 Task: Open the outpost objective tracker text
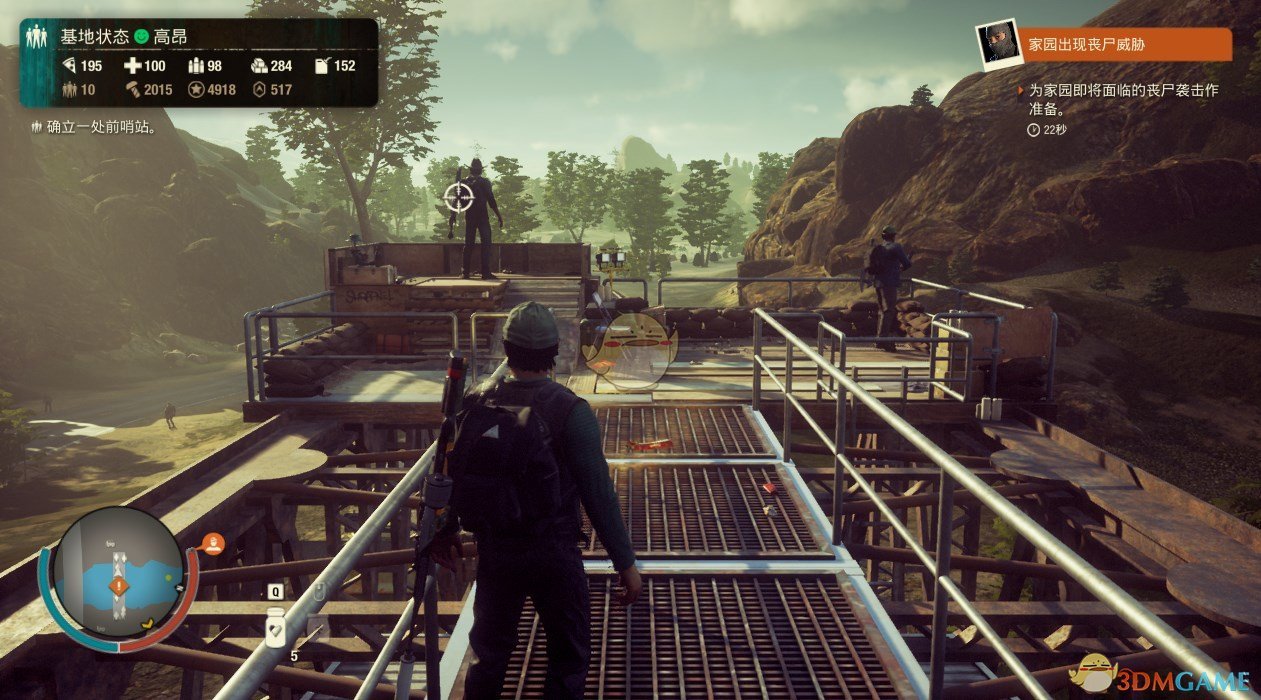(92, 127)
